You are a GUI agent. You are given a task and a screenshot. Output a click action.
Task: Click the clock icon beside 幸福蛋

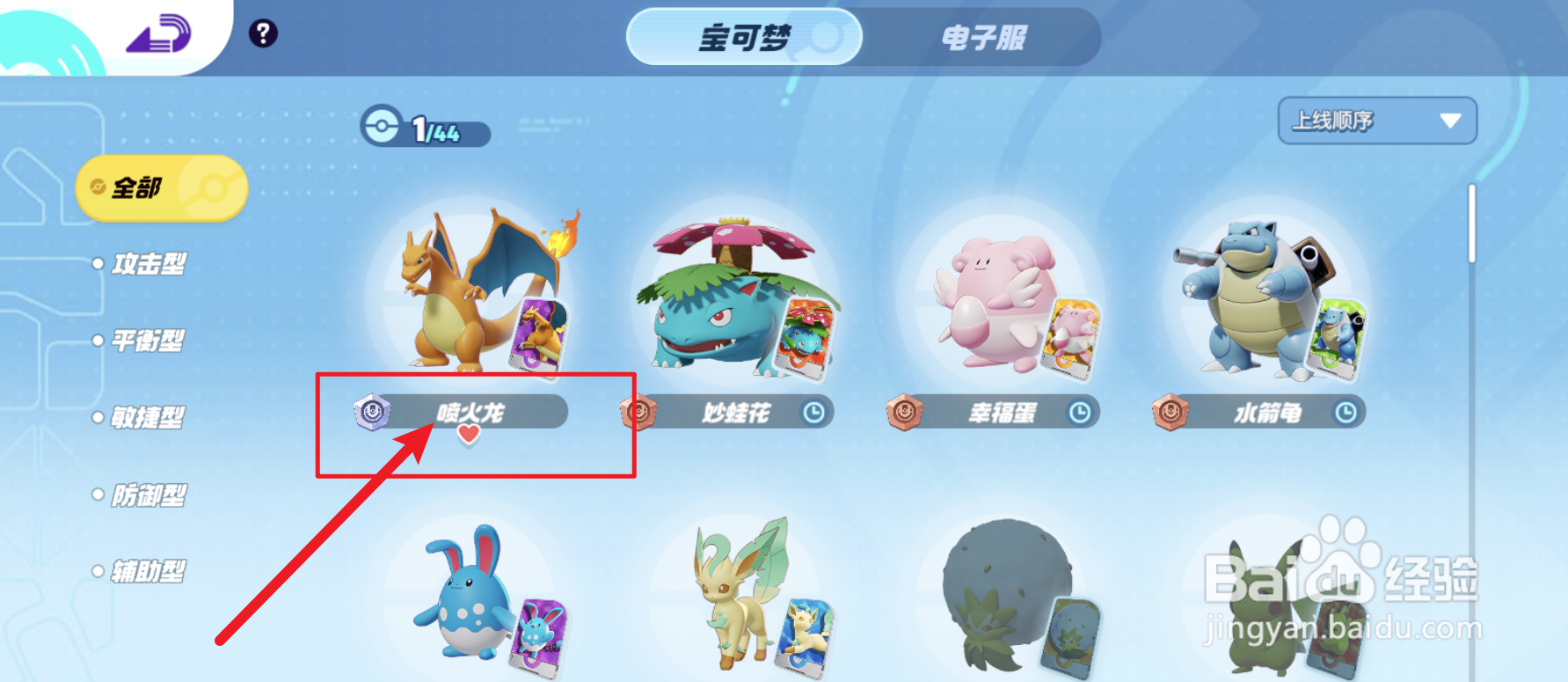coord(1080,413)
